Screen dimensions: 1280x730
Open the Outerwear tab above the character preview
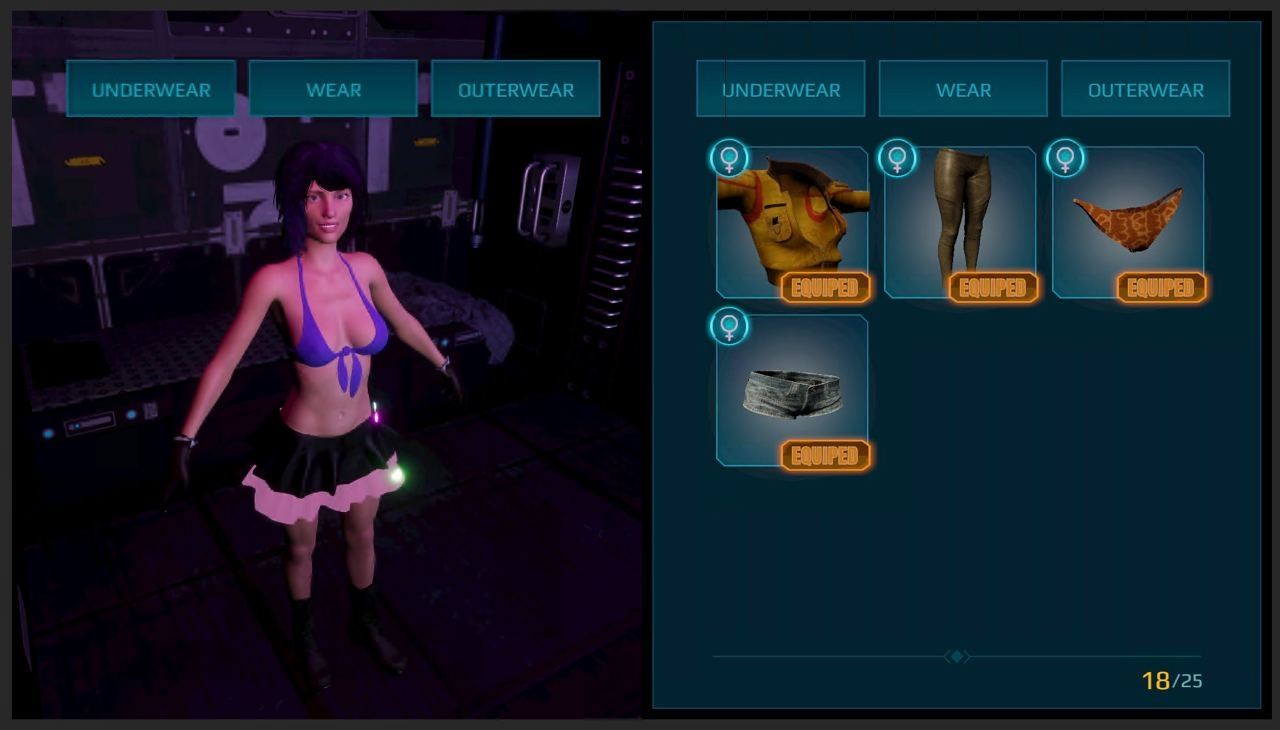coord(515,89)
